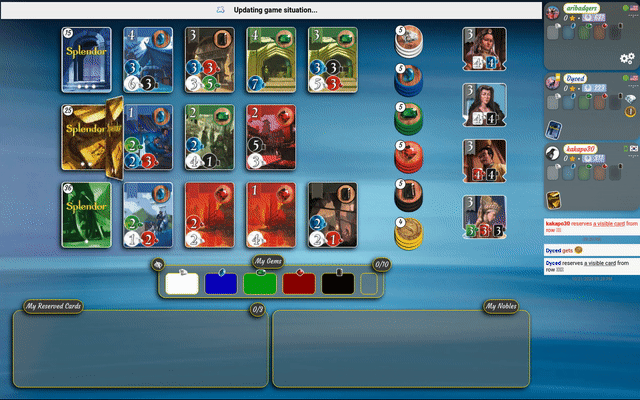The height and width of the screenshot is (400, 640).
Task: Select the noble tile requiring green, red and black
Action: (483, 216)
